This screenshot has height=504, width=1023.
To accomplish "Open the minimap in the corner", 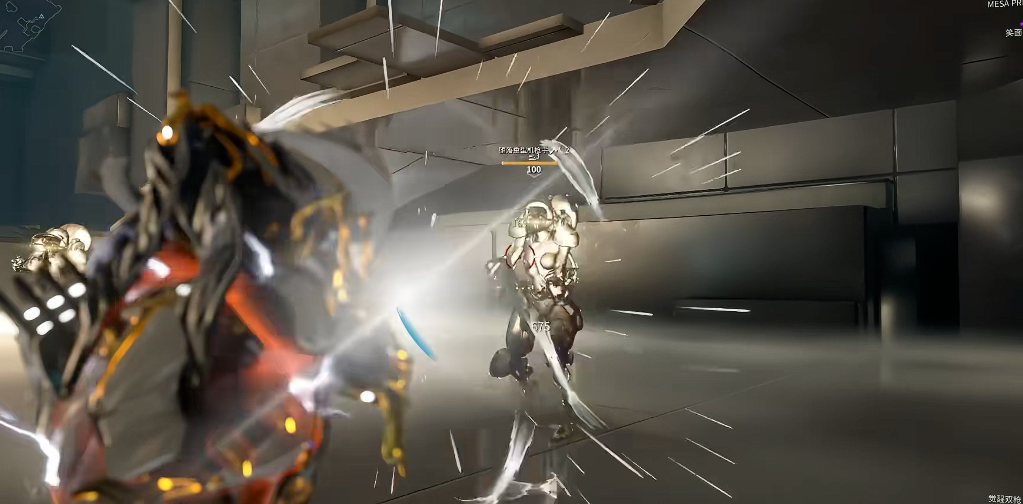I will click(30, 24).
